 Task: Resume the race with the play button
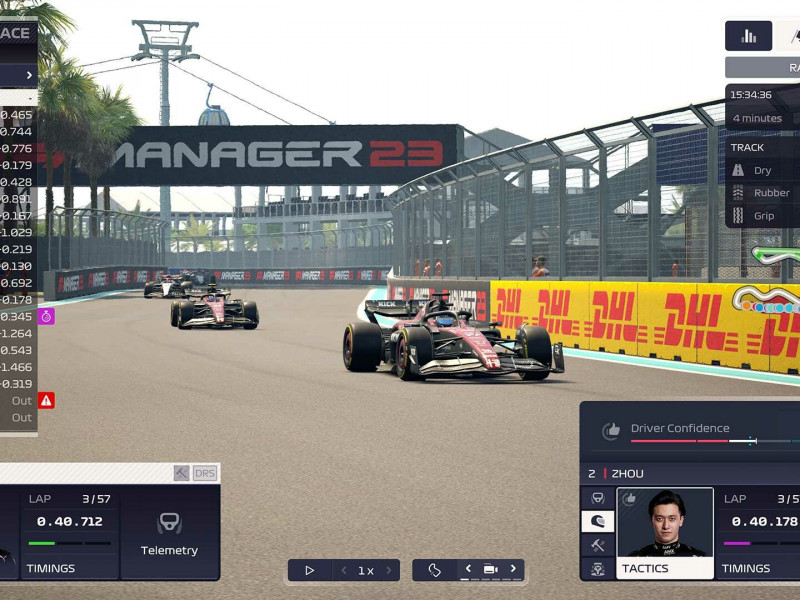(x=310, y=570)
